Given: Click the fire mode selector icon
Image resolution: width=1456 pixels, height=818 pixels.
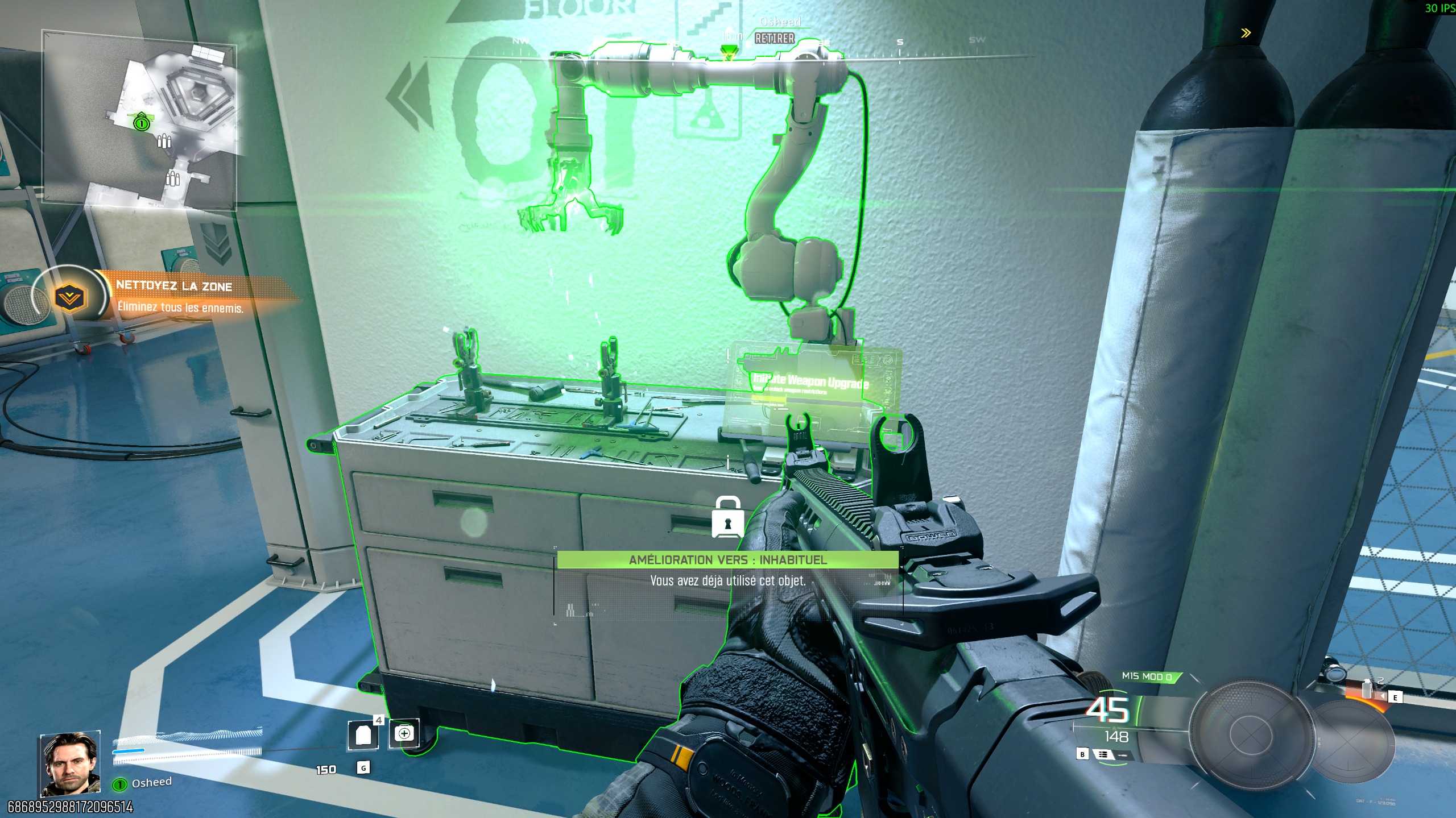Looking at the screenshot, I should [1103, 754].
